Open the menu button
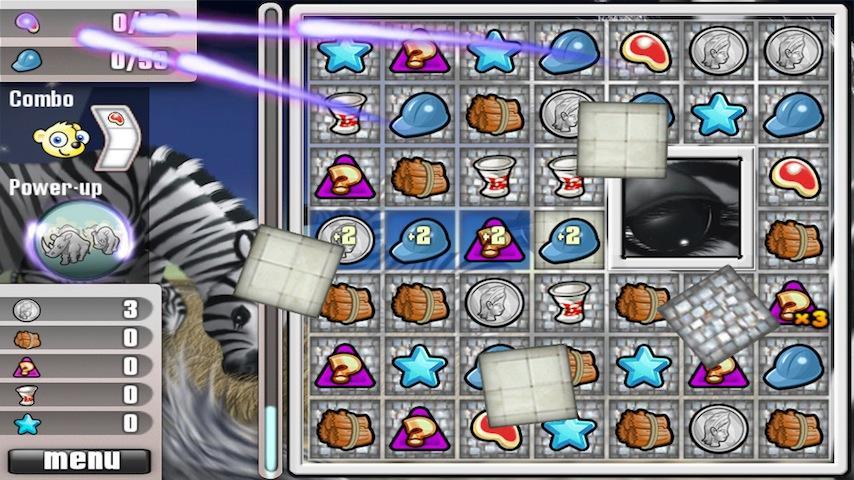The height and width of the screenshot is (480, 854). pos(80,461)
